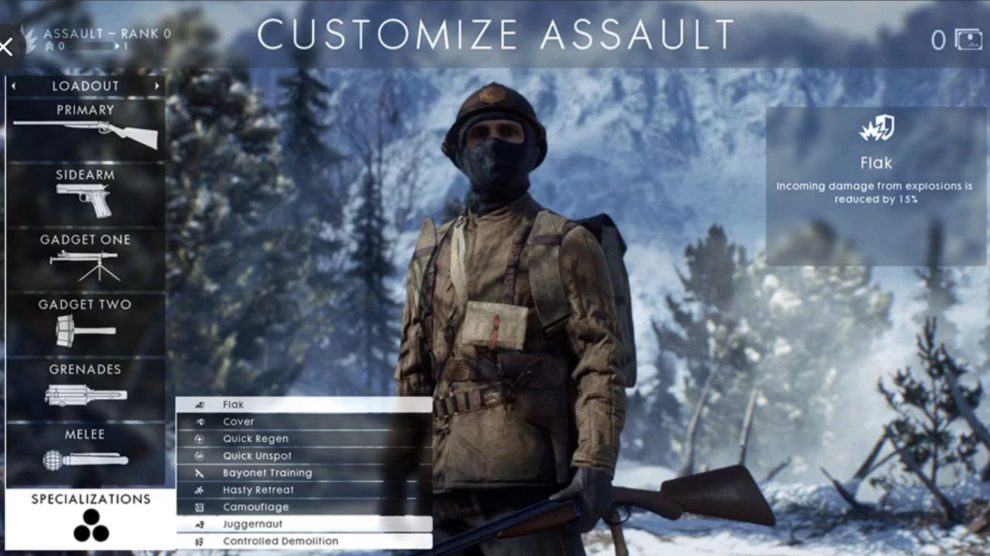Choose the Juggernaut specialization
The width and height of the screenshot is (990, 556).
(304, 524)
